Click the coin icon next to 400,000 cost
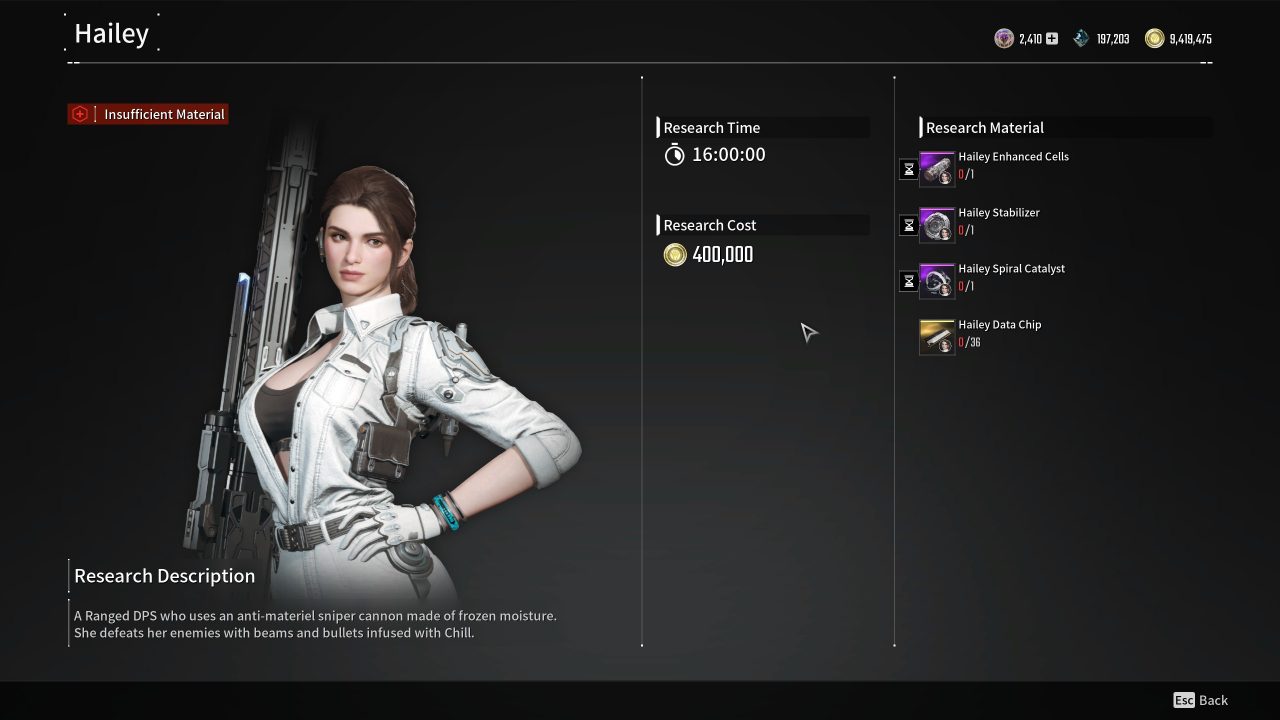The image size is (1280, 720). click(675, 255)
